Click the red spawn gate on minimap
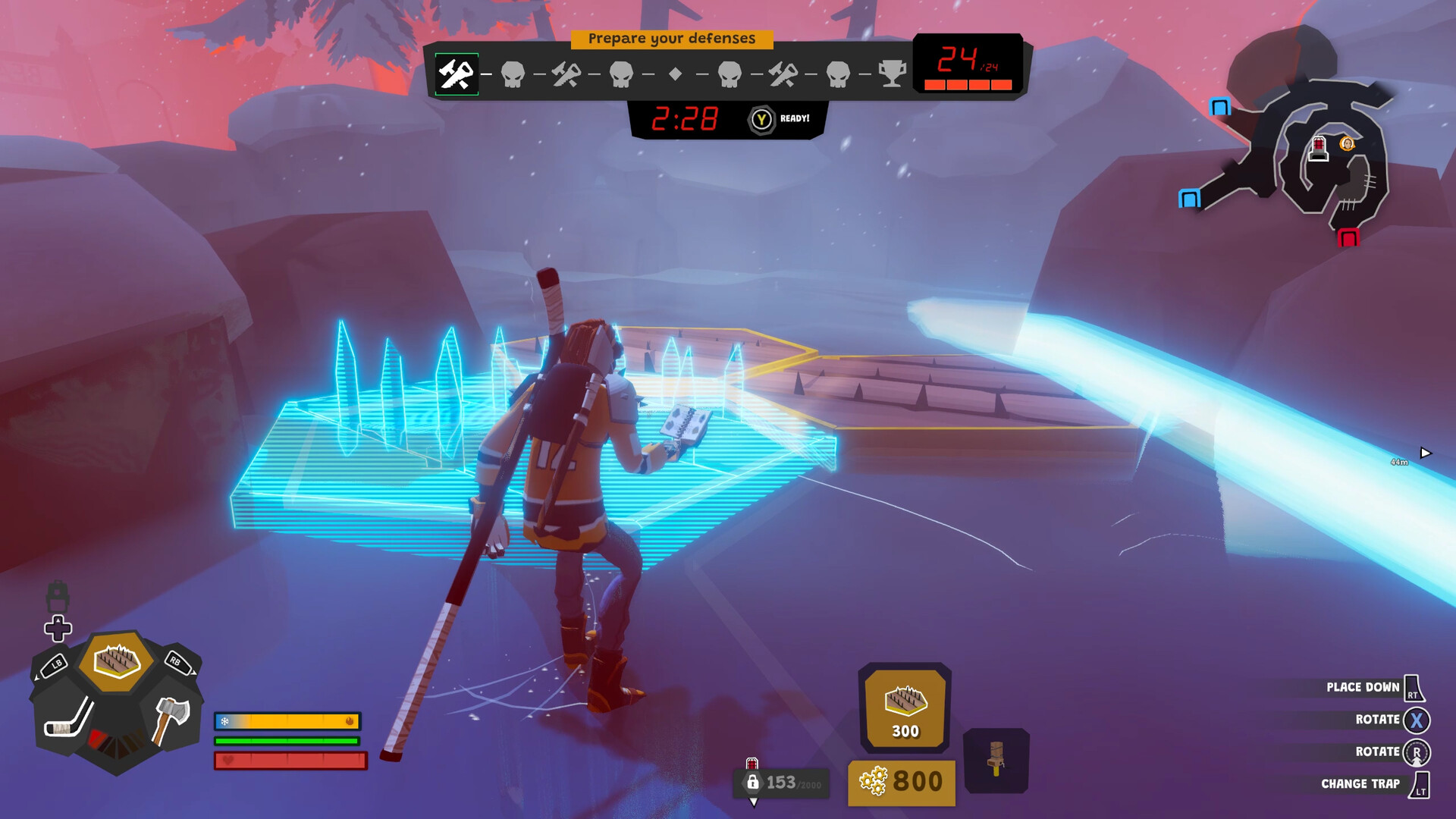This screenshot has height=819, width=1456. click(1348, 238)
